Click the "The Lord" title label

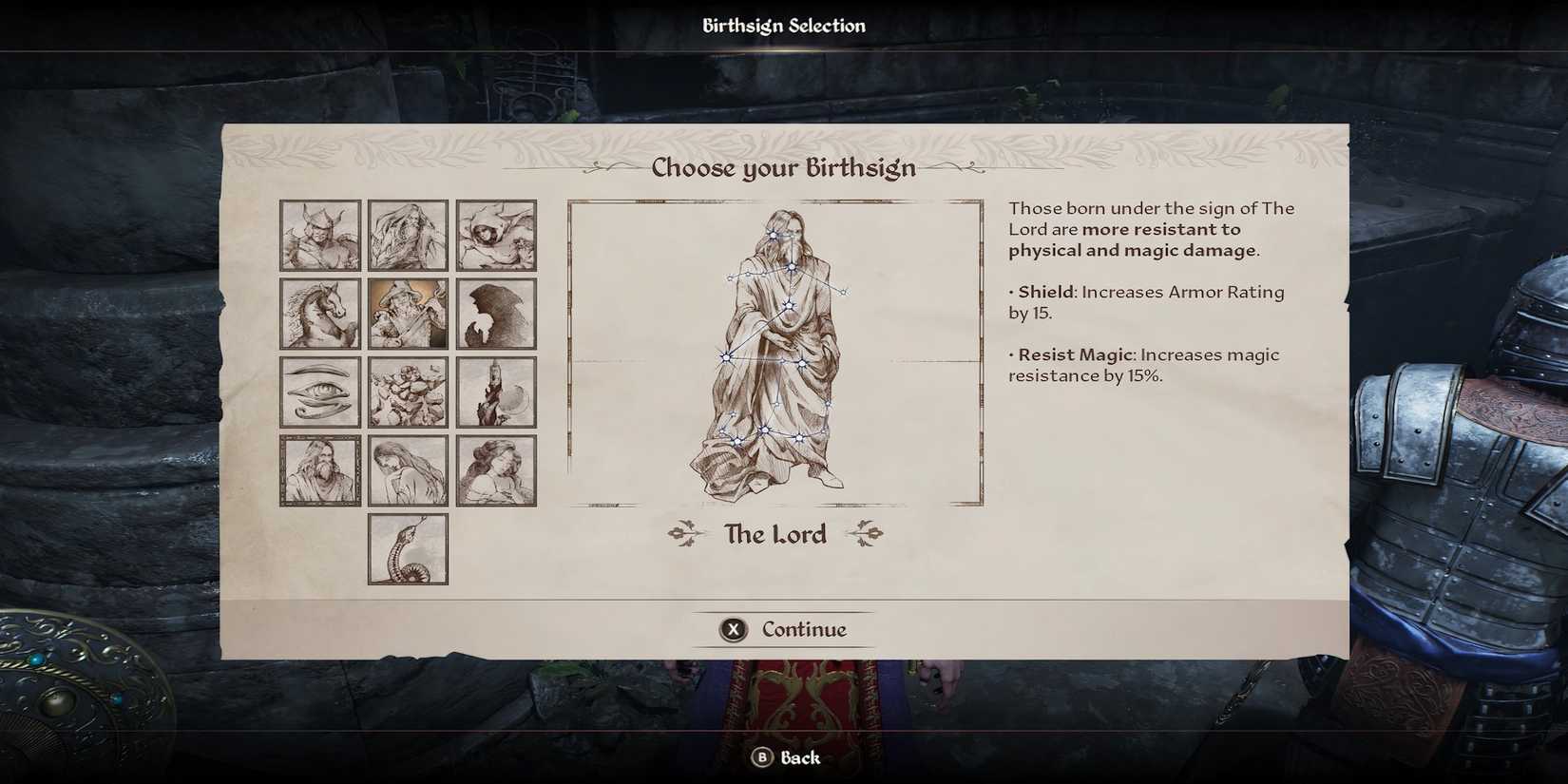click(x=774, y=534)
